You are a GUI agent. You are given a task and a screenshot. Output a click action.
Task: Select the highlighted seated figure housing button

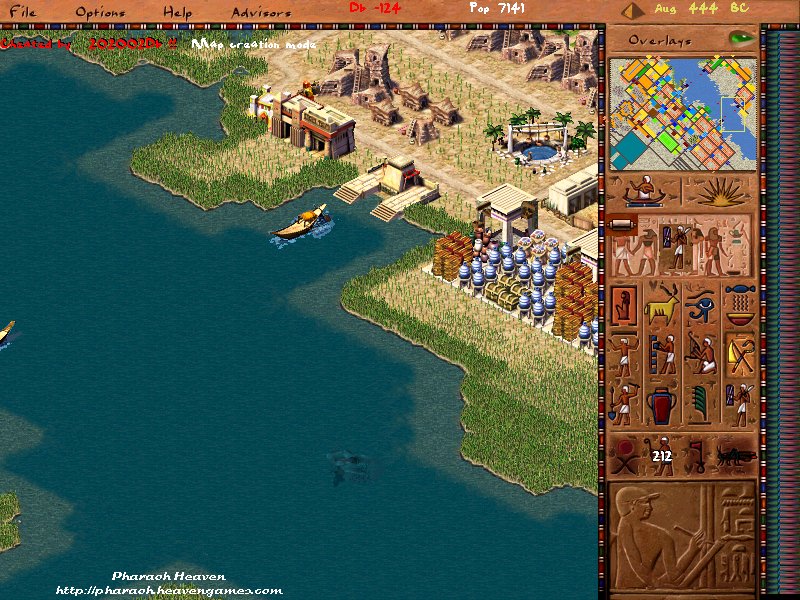pyautogui.click(x=623, y=304)
